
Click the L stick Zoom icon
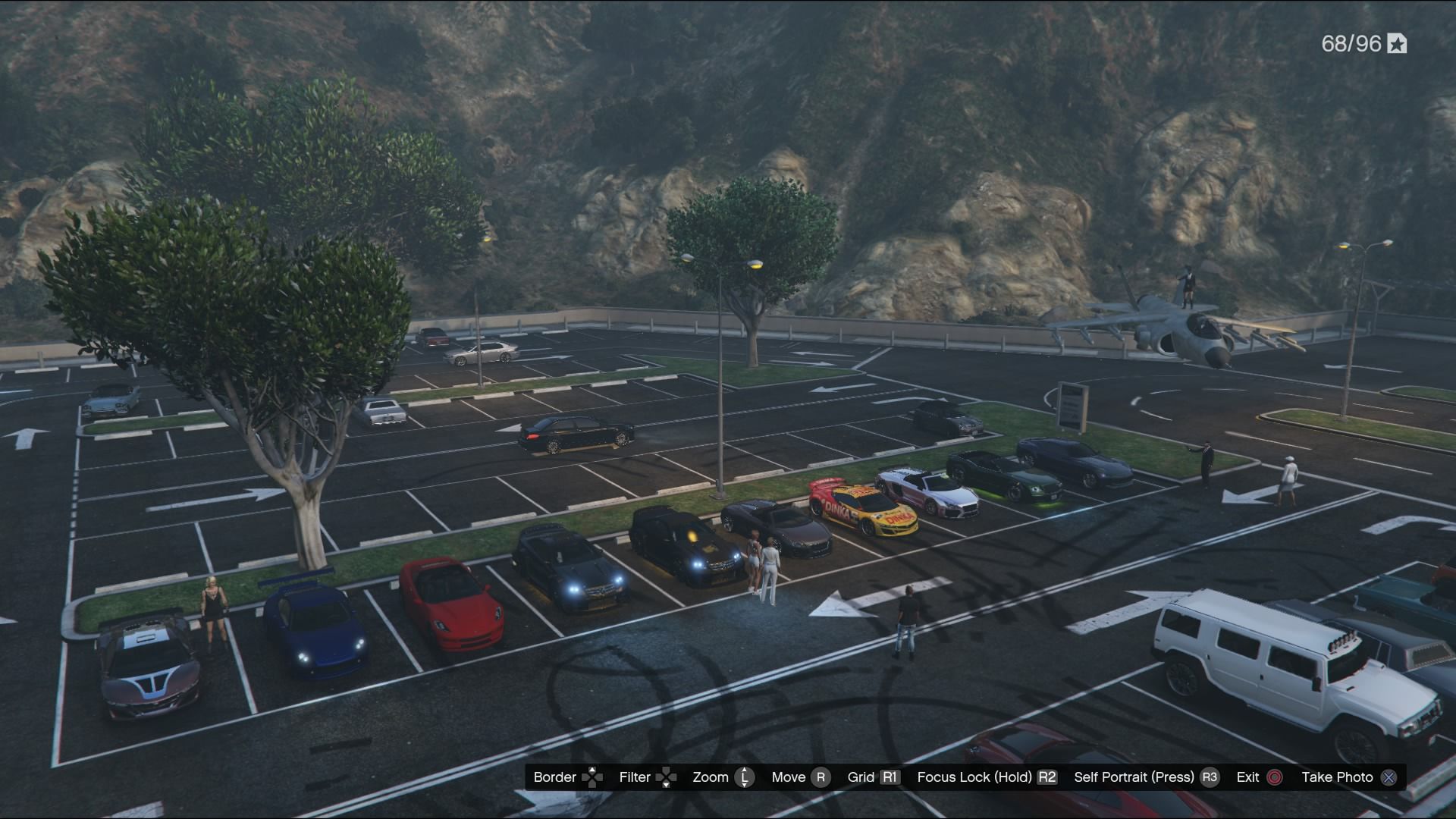745,777
